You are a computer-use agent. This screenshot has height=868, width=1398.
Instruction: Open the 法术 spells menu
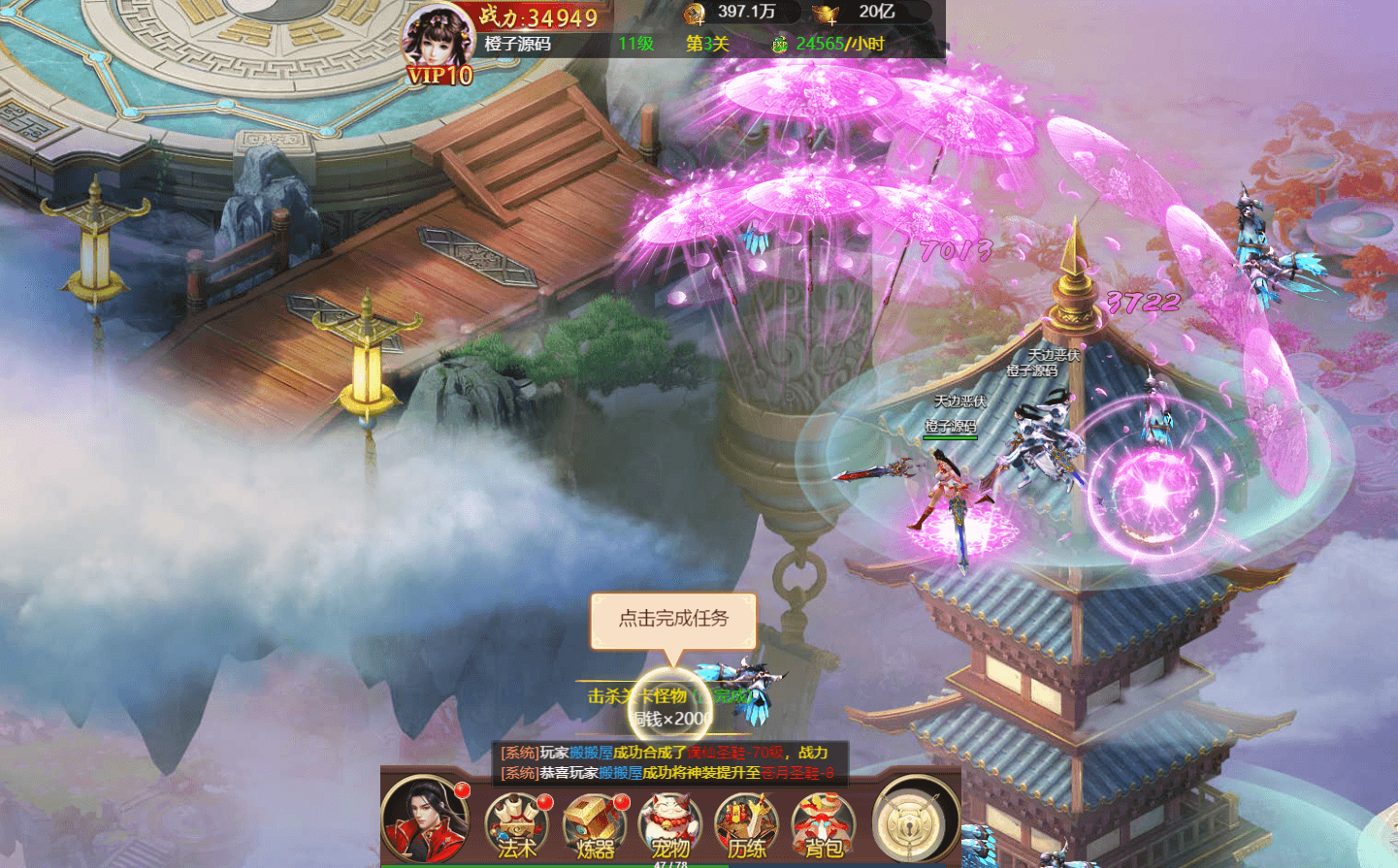516,824
